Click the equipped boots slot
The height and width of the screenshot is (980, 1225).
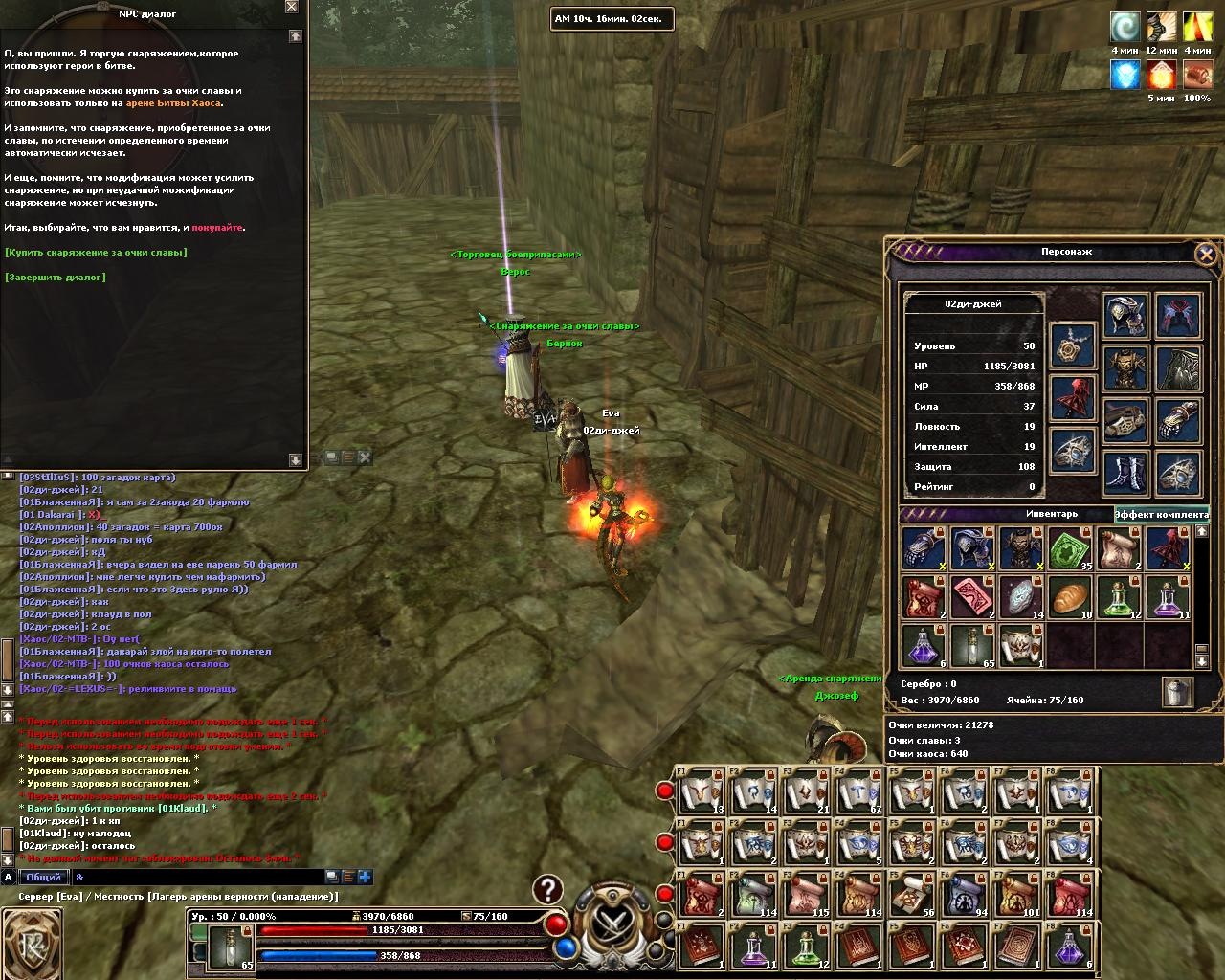point(1125,474)
